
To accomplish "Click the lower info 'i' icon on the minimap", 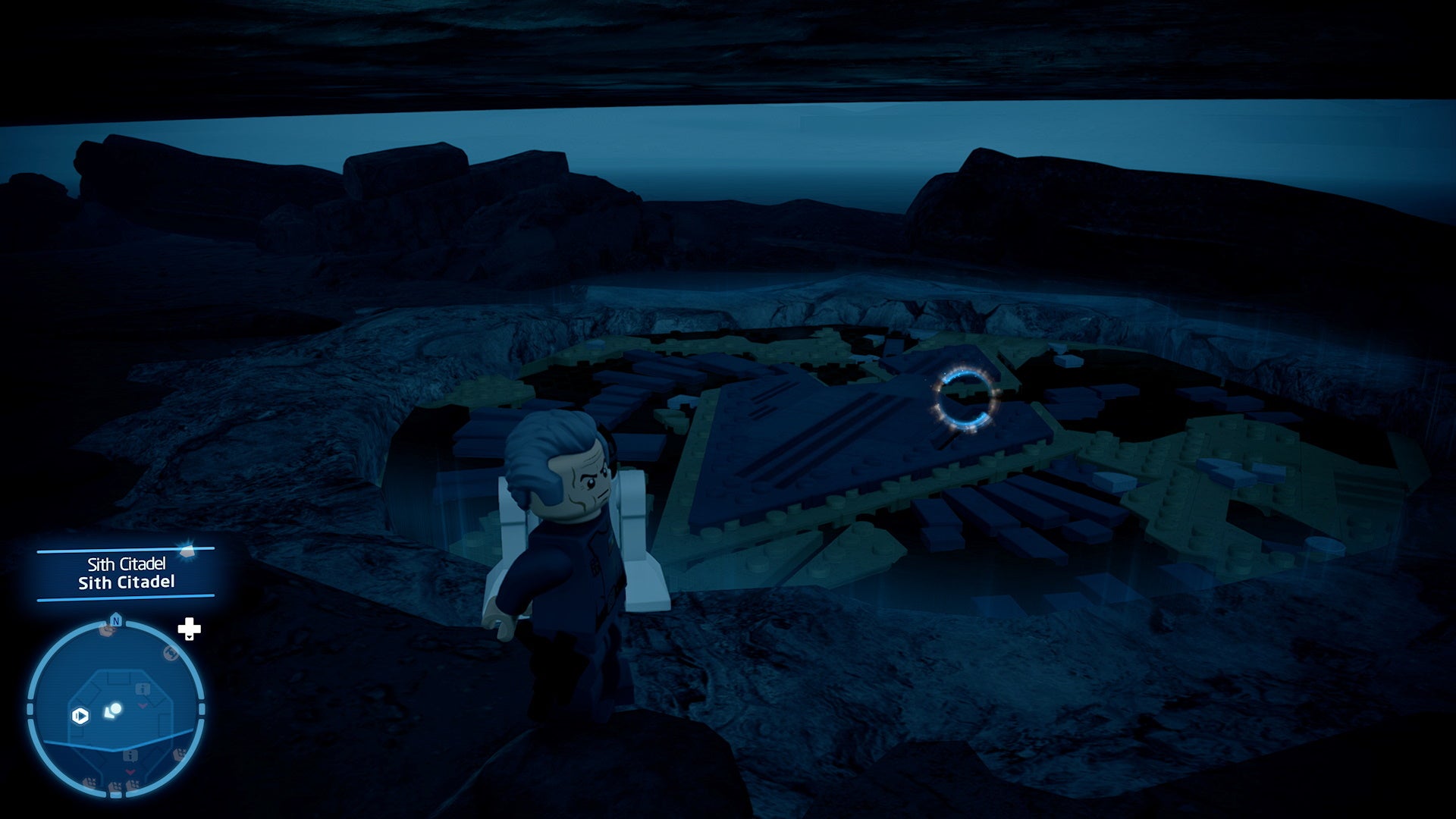I will (129, 756).
